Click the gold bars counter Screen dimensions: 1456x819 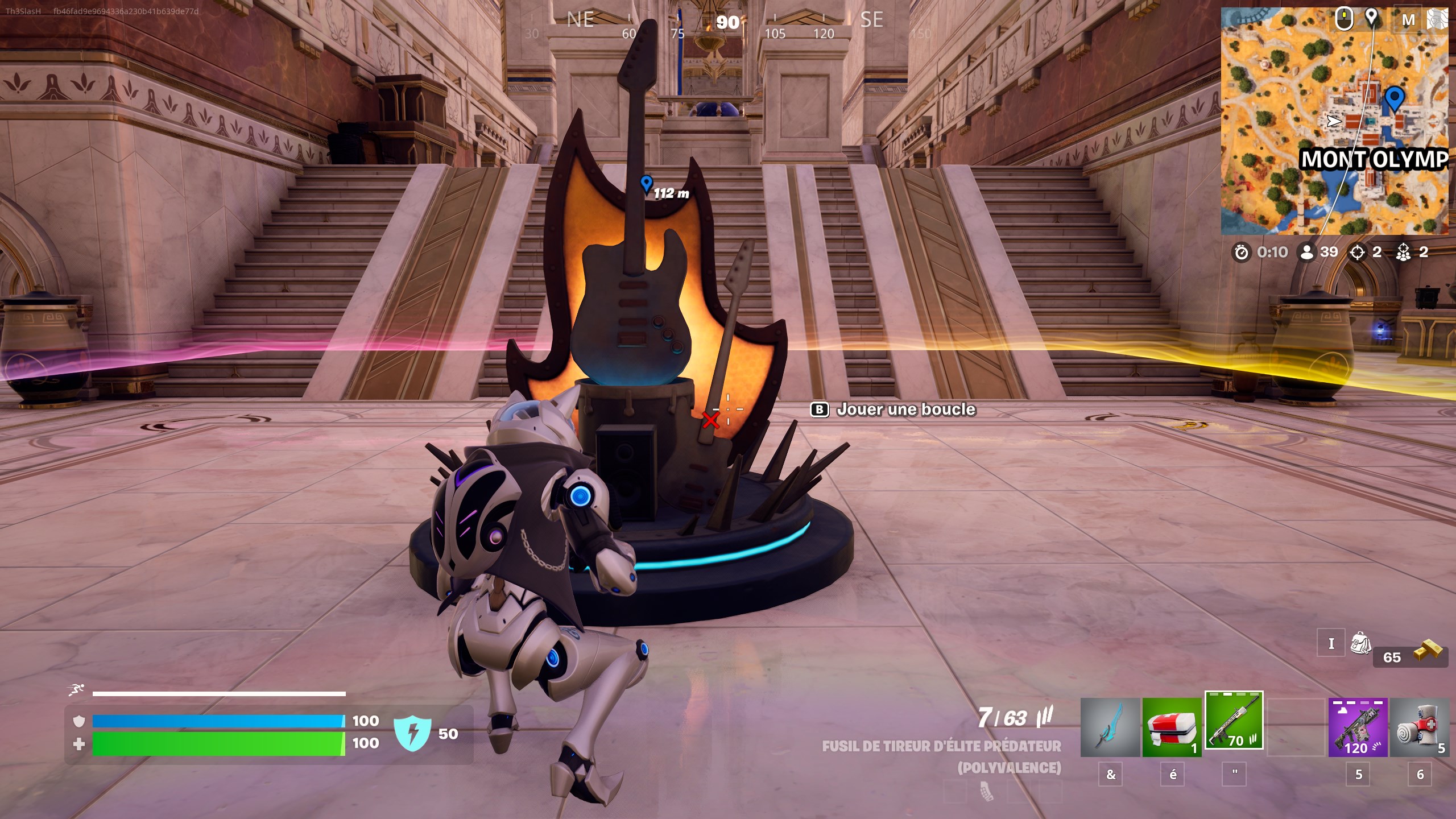pos(1410,654)
